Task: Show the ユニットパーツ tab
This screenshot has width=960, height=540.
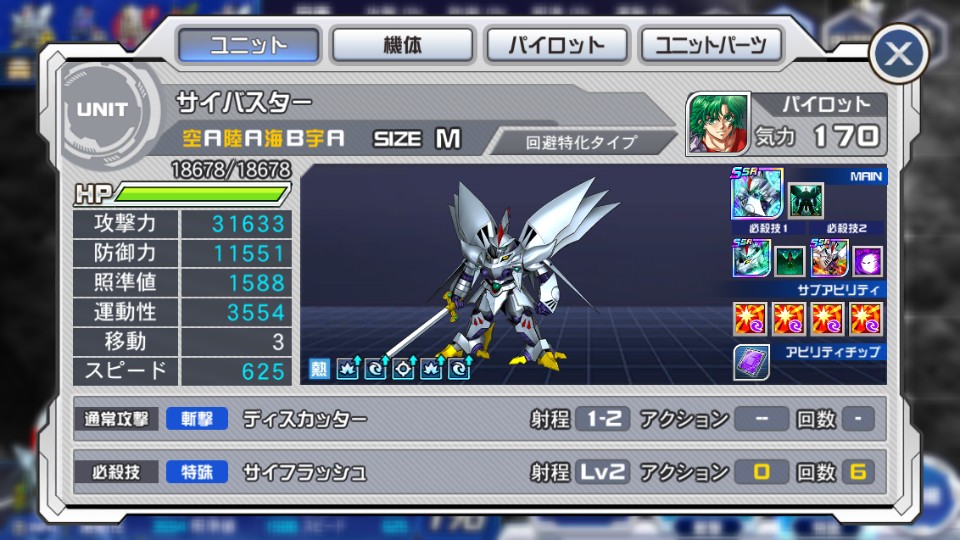Action: pyautogui.click(x=711, y=45)
